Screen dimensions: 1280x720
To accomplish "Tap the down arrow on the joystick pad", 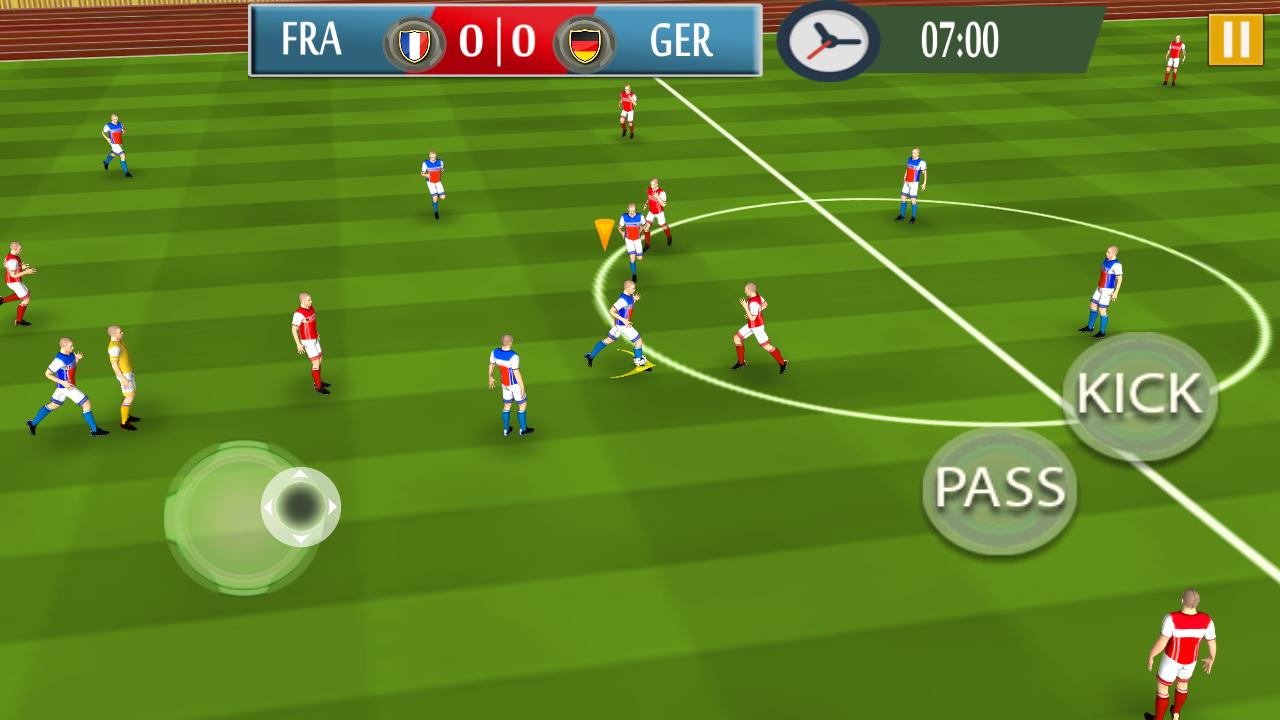I will [x=299, y=538].
